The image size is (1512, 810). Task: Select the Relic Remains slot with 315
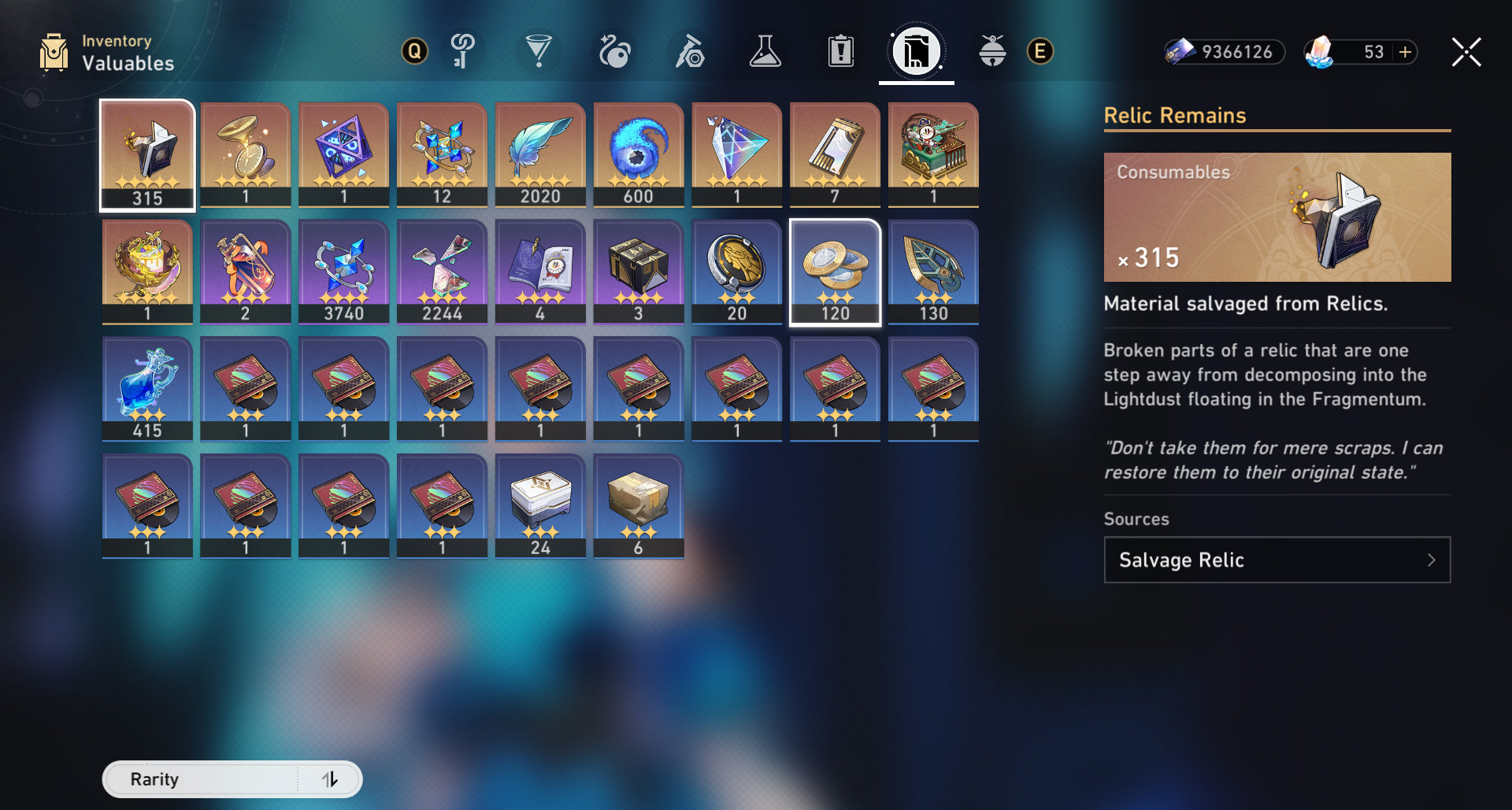pos(147,155)
